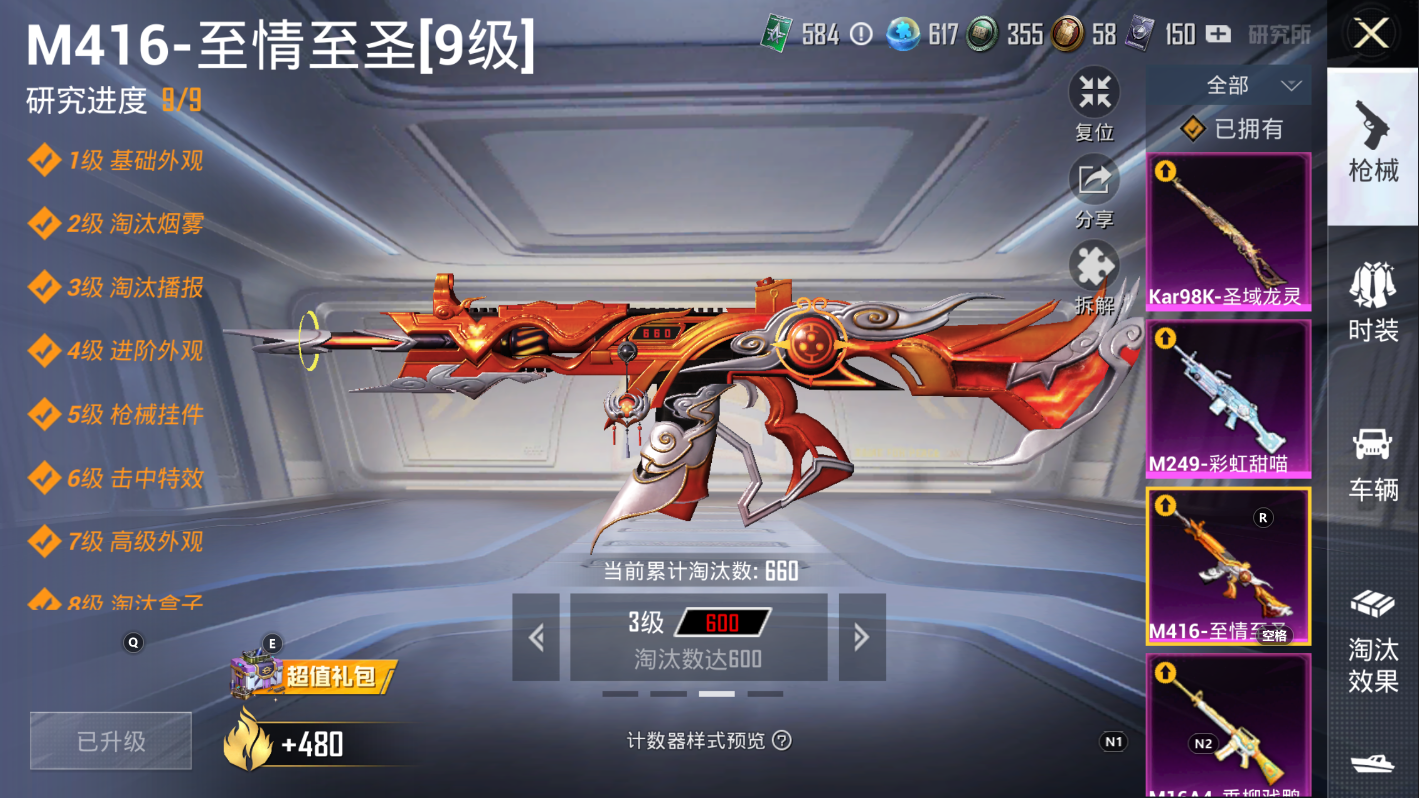Close the weapon research screen
Screen dimensions: 1419x798
pyautogui.click(x=1371, y=34)
